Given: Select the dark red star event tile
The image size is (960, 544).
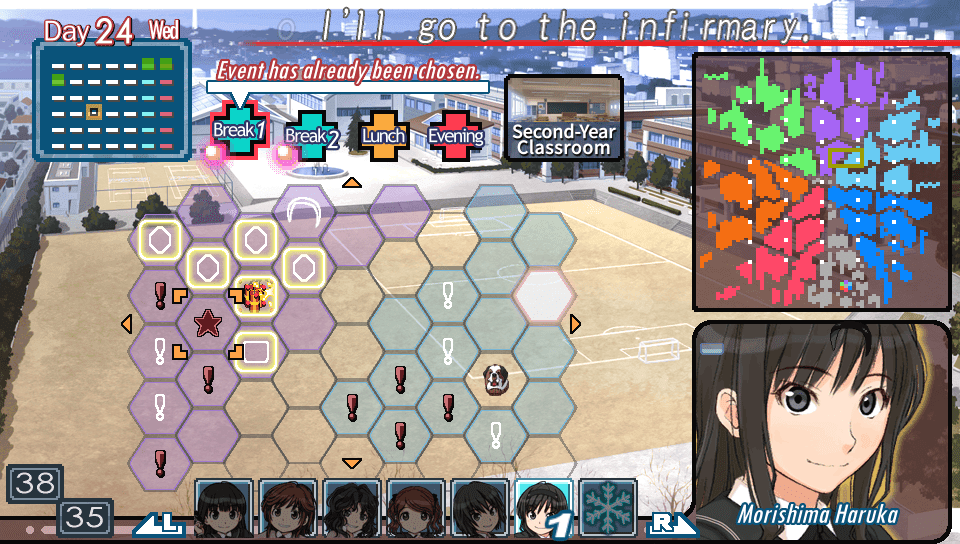Looking at the screenshot, I should [x=208, y=323].
